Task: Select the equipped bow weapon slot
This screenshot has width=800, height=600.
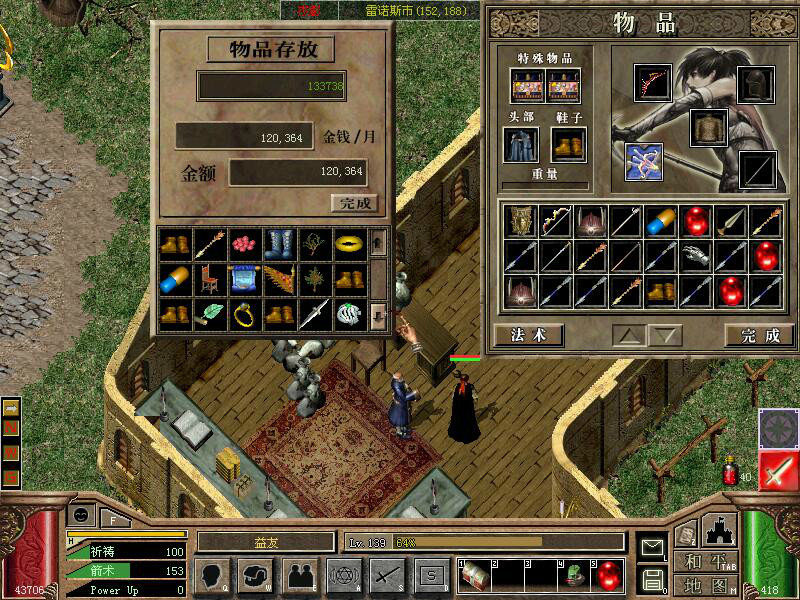Action: tap(653, 84)
